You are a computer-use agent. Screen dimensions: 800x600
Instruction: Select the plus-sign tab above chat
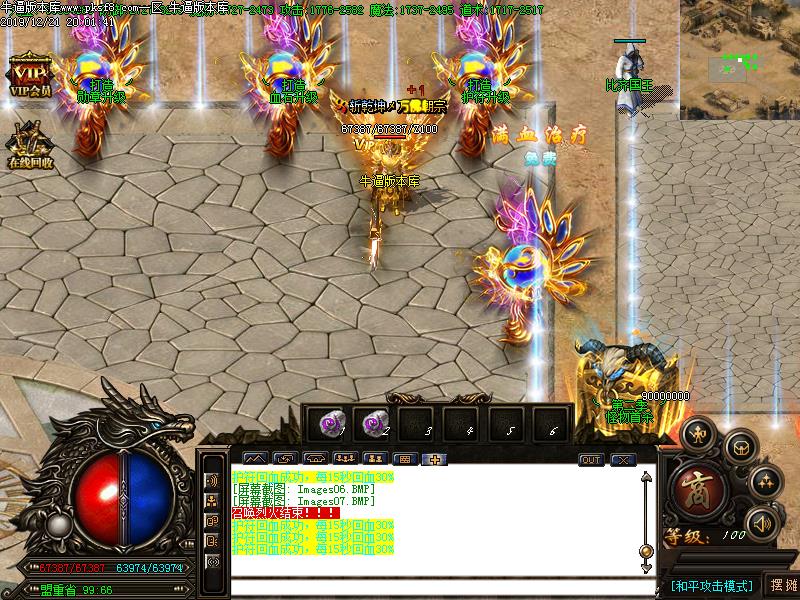pos(435,460)
